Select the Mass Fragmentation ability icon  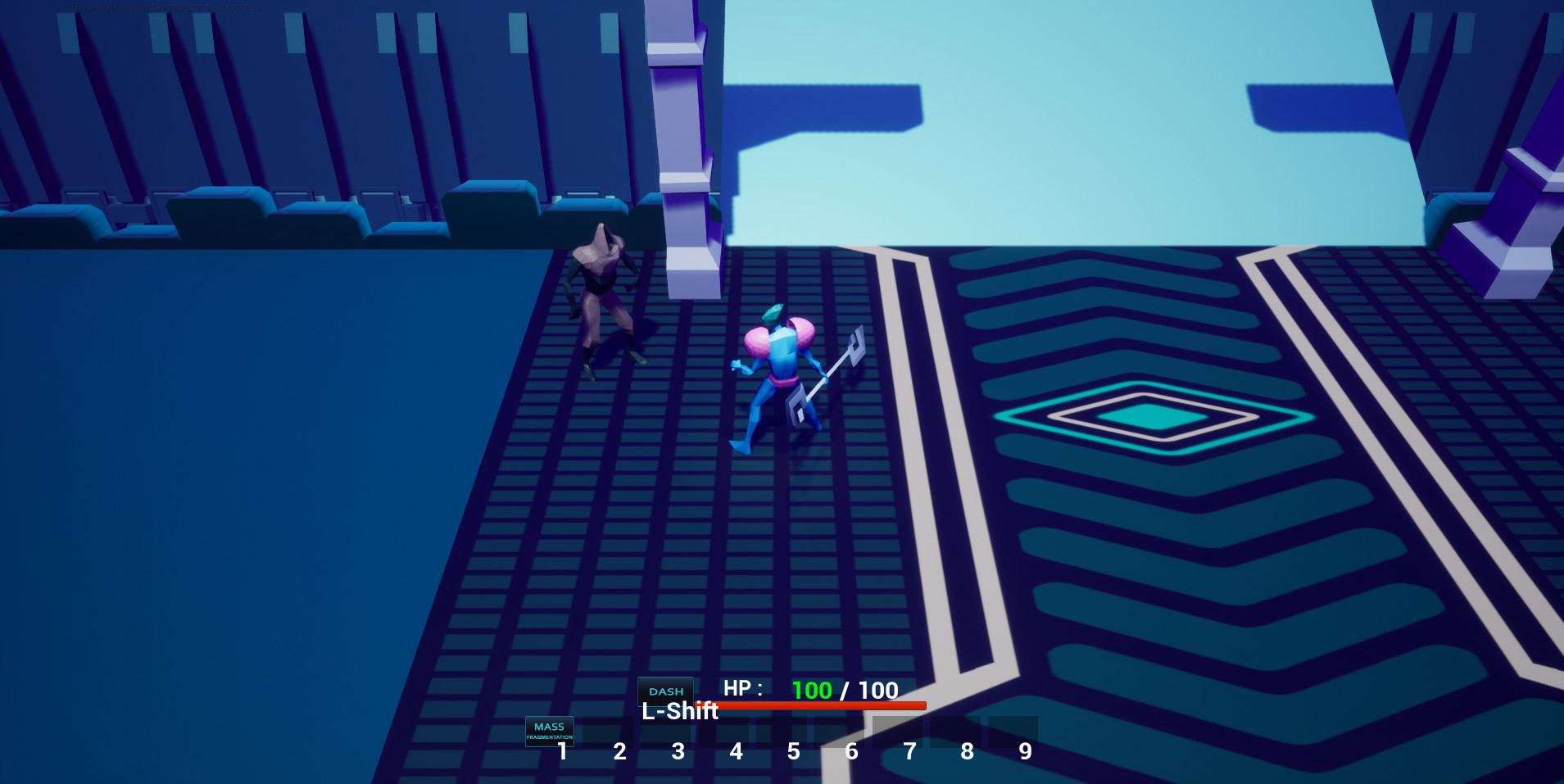click(x=549, y=731)
